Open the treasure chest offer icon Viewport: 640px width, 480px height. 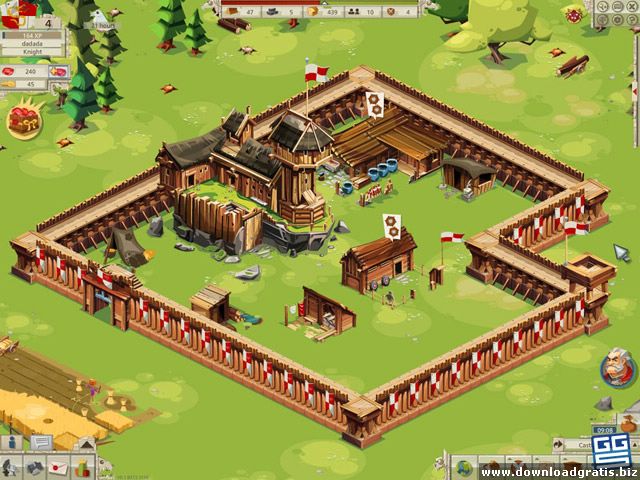click(21, 120)
